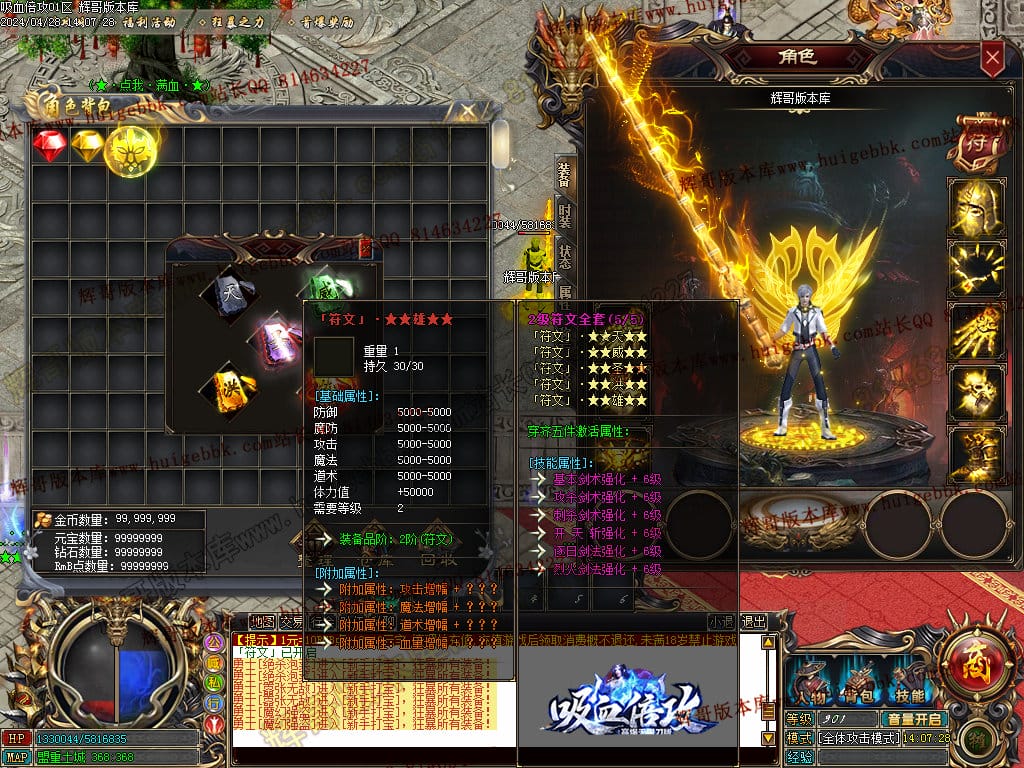
Task: Open the 福利活动 welfare events menu
Action: (x=148, y=21)
